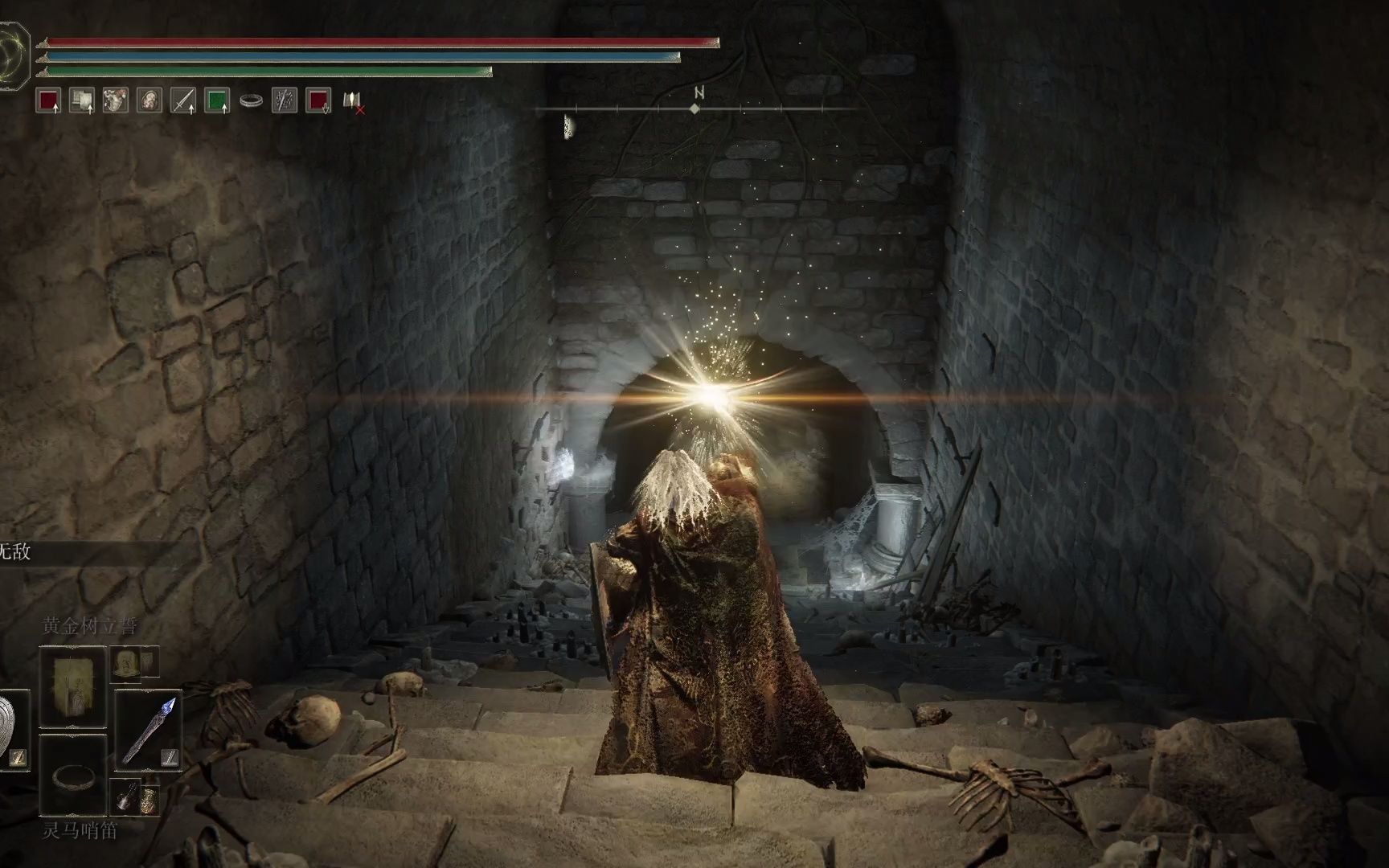
Task: Click the first red square buff with up arrow
Action: coord(48,100)
